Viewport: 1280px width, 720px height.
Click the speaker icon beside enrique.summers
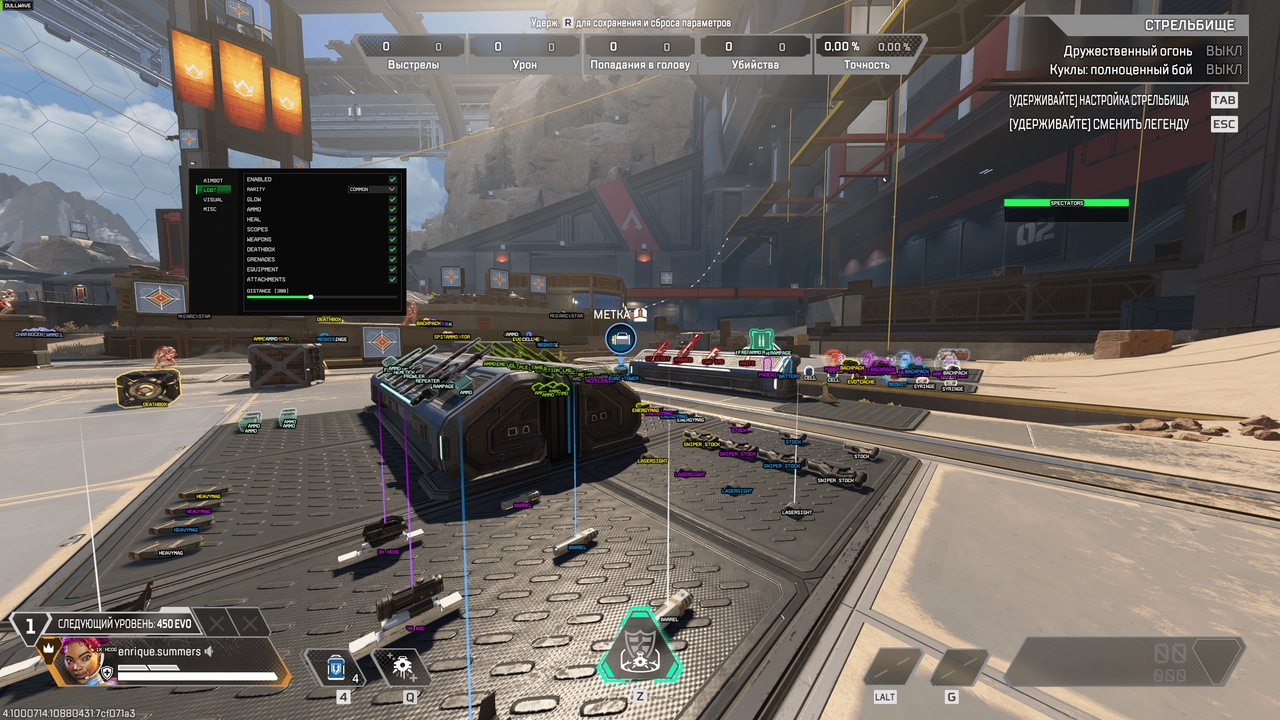(x=210, y=652)
